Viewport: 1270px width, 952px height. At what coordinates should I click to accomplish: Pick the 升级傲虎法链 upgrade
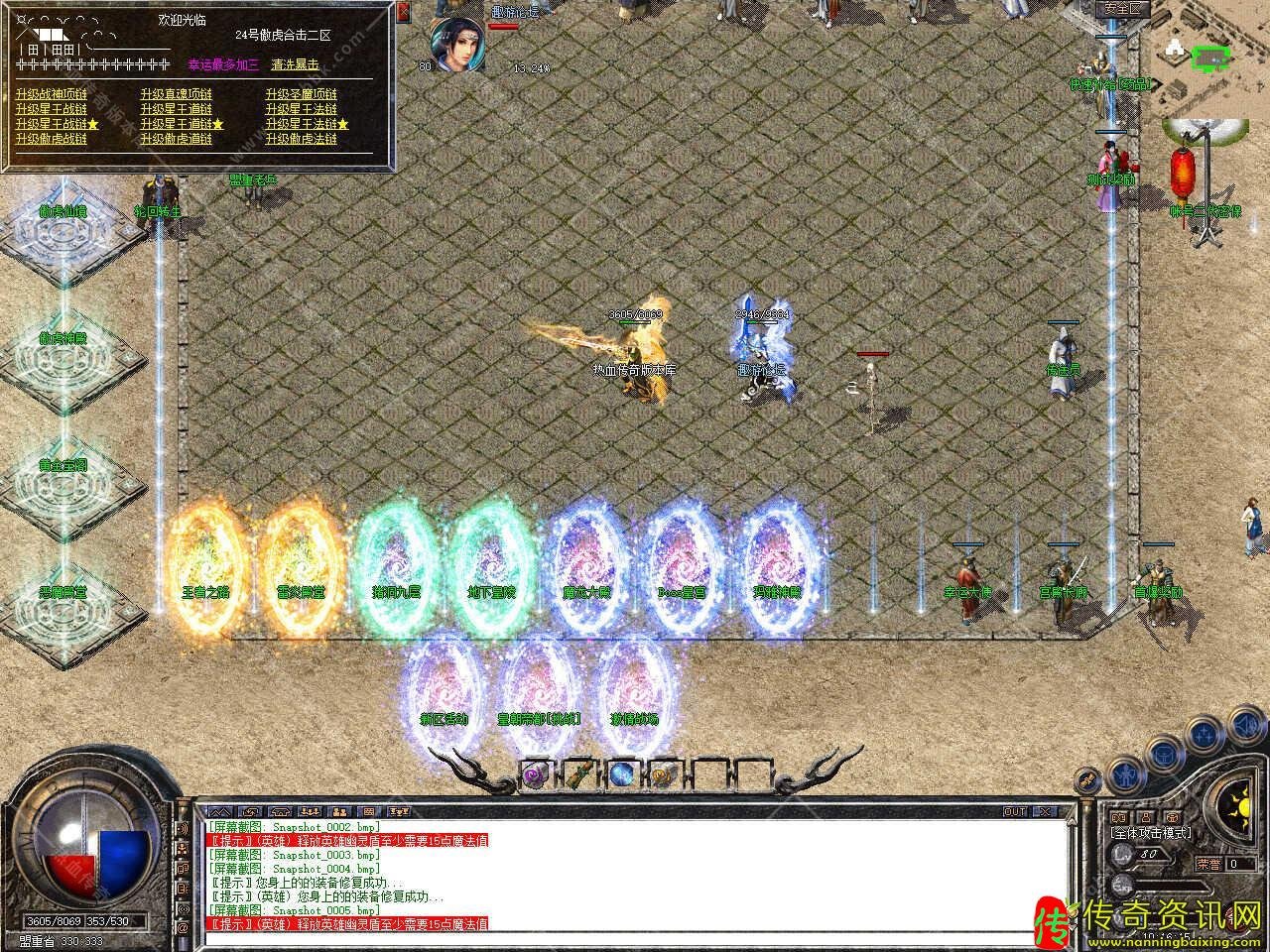click(x=302, y=139)
